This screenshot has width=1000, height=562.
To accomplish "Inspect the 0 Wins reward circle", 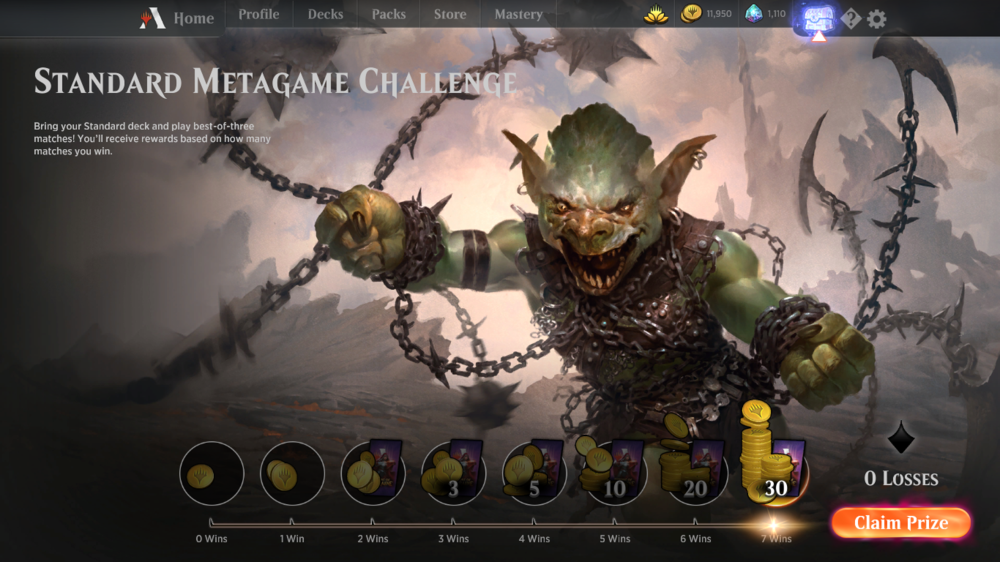I will click(x=212, y=473).
